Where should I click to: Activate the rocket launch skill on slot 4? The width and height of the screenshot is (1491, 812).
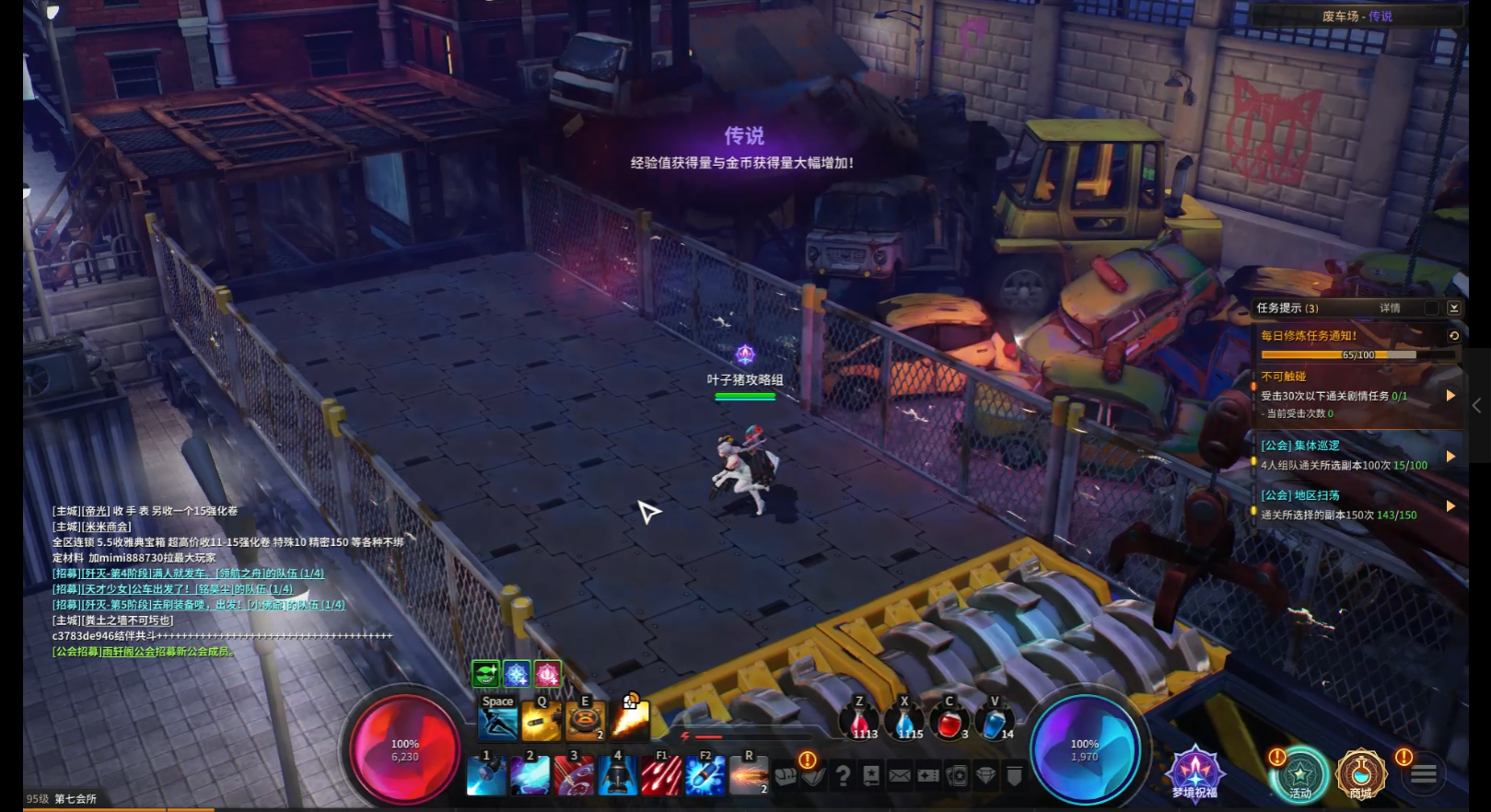(x=617, y=775)
